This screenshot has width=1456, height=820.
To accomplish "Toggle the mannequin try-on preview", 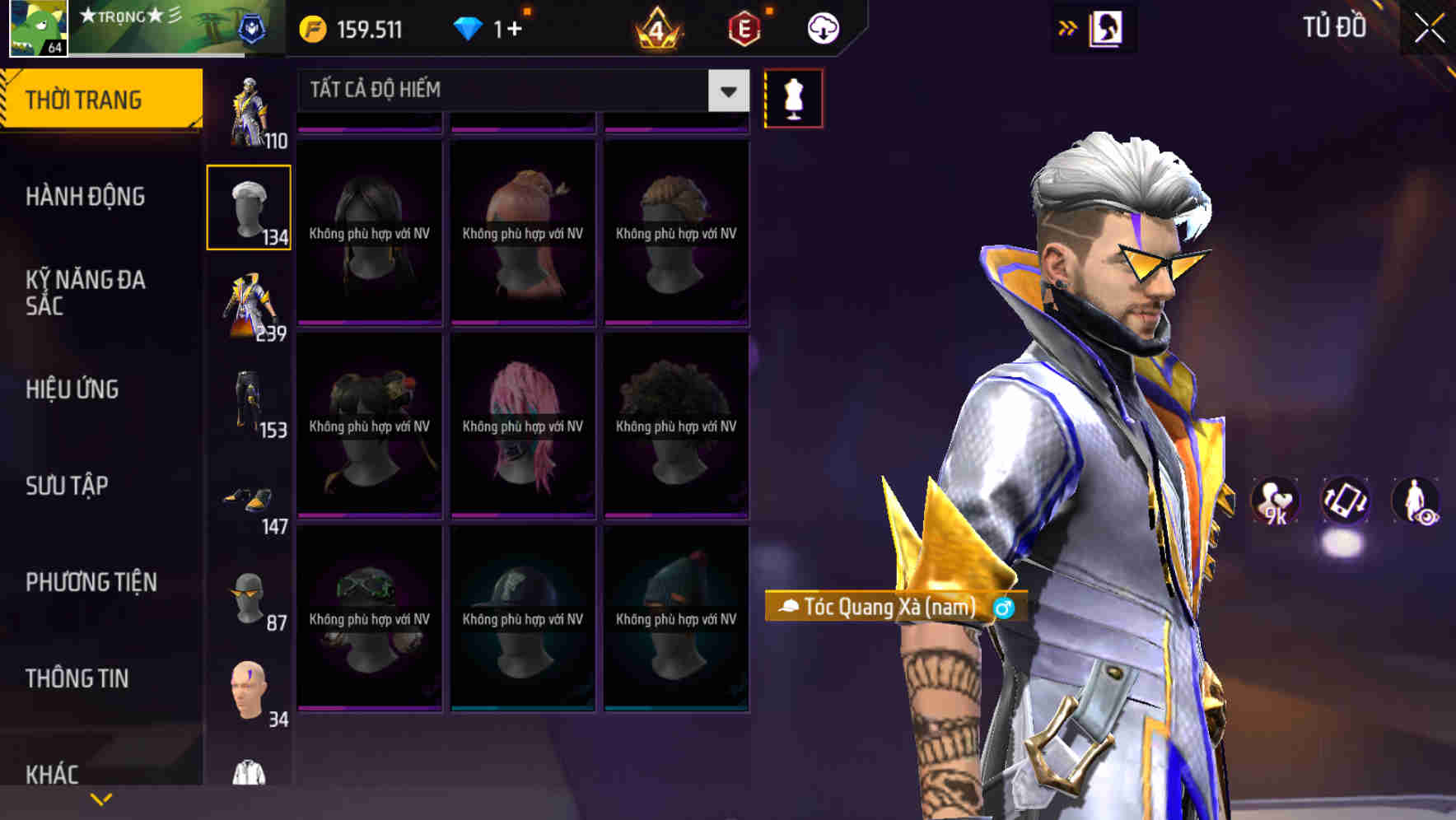I will [x=793, y=97].
